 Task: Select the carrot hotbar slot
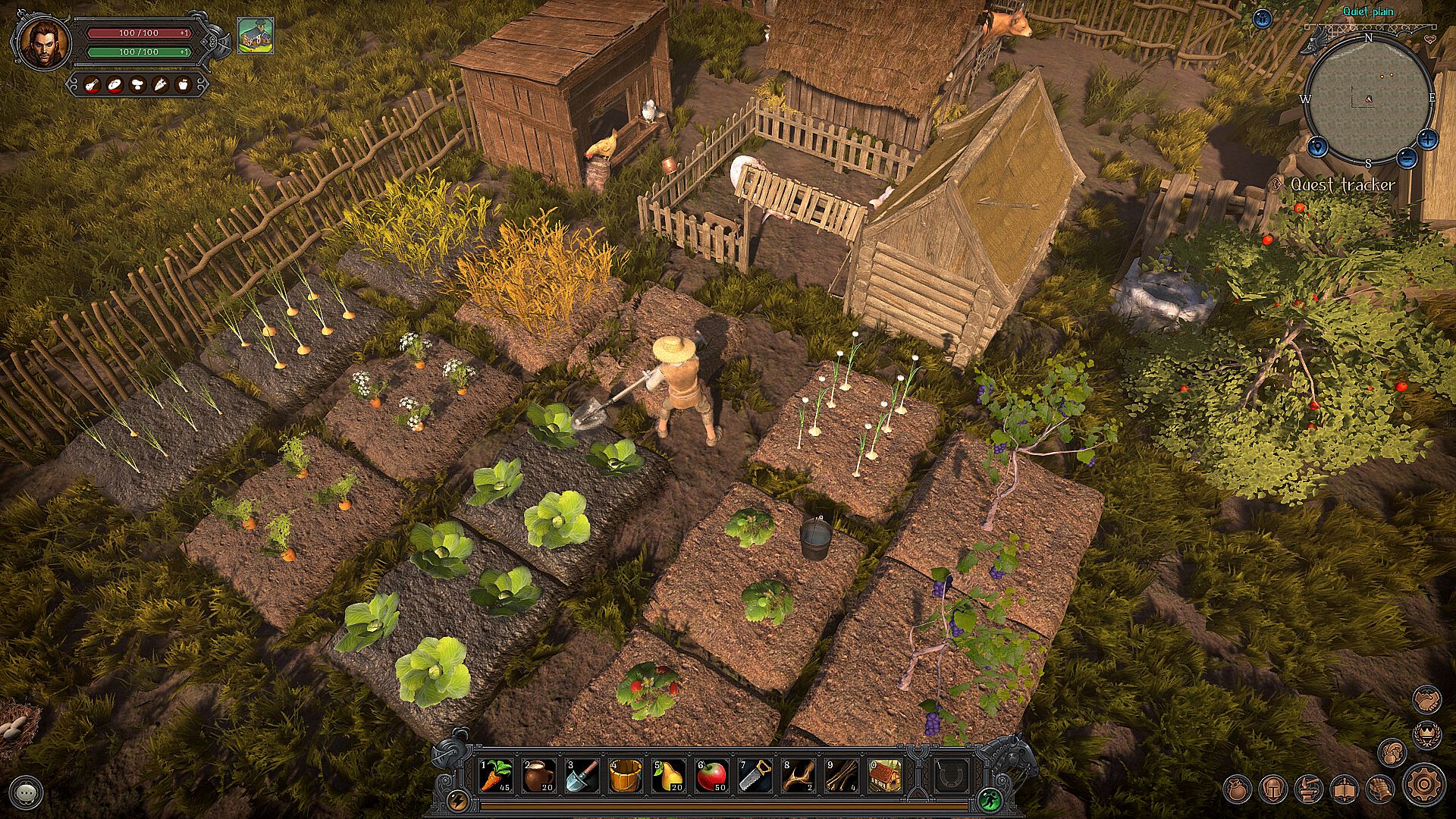pos(495,777)
